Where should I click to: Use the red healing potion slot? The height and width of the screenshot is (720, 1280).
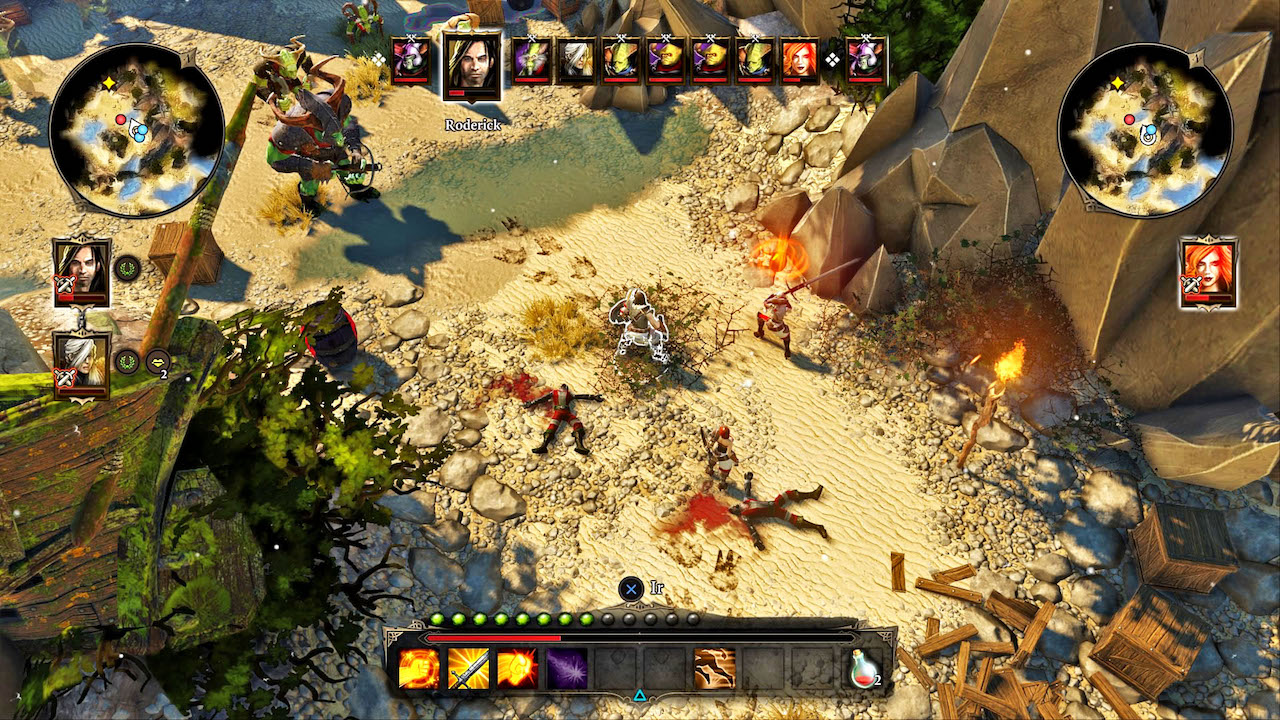point(863,668)
